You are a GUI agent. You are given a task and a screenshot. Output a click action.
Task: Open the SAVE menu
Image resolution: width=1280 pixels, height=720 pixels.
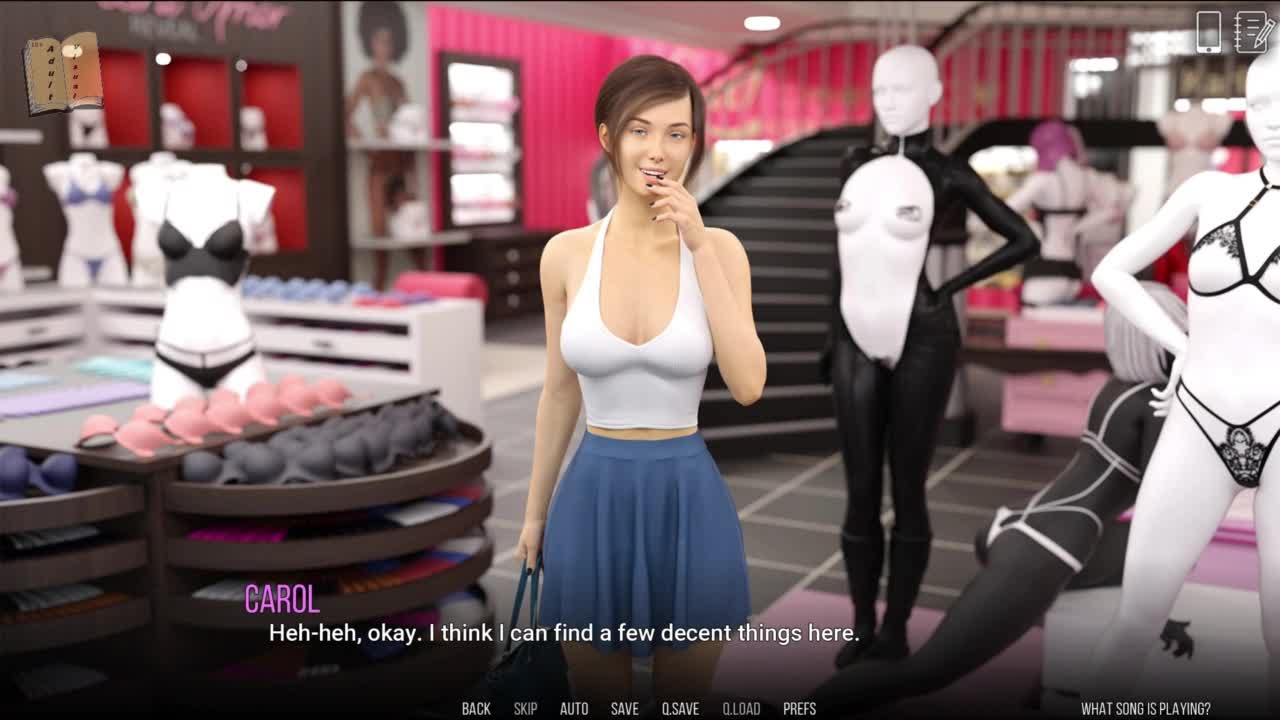(624, 709)
